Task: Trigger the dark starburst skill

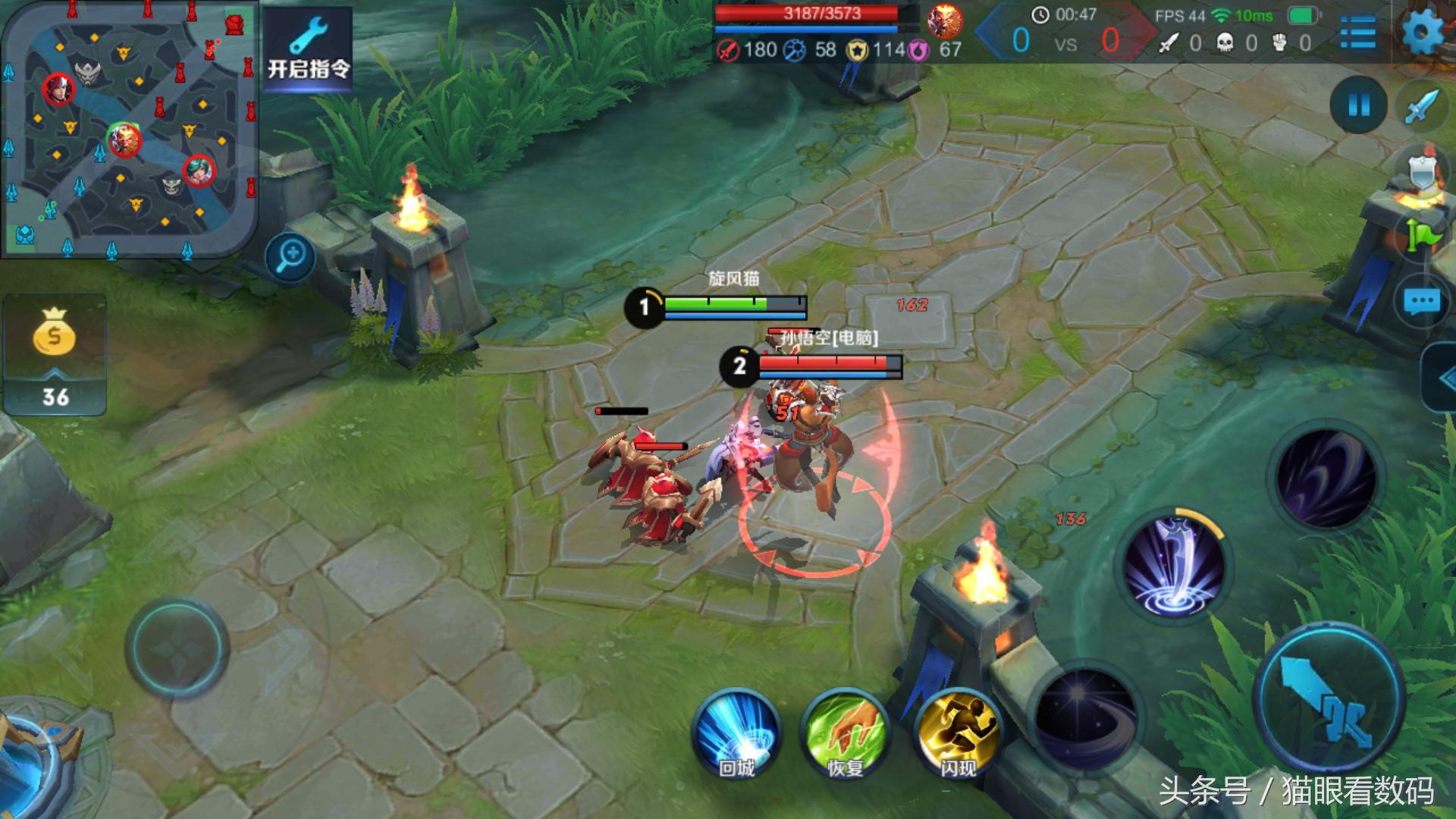Action: point(1086,717)
